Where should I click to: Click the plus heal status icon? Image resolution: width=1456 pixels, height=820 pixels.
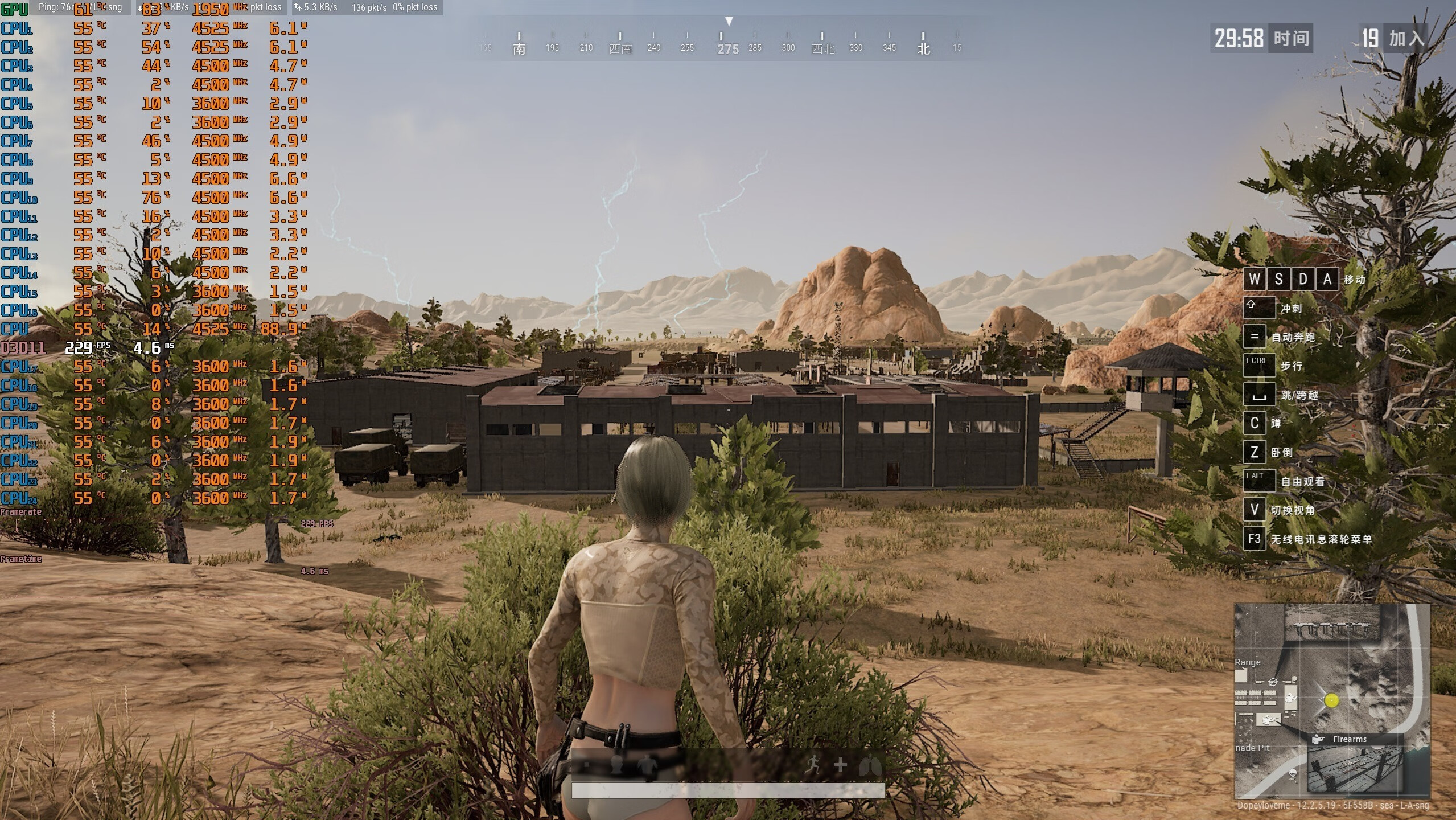click(x=840, y=765)
